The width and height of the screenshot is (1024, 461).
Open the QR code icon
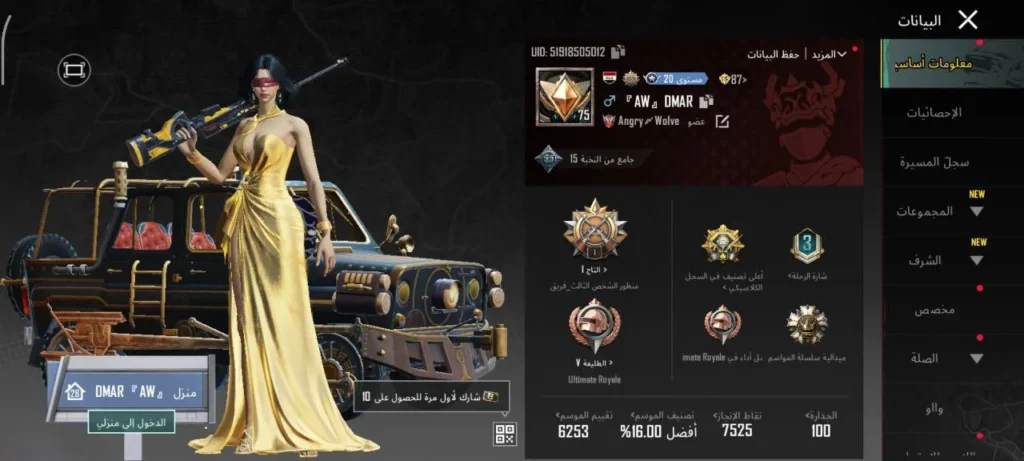pyautogui.click(x=505, y=433)
